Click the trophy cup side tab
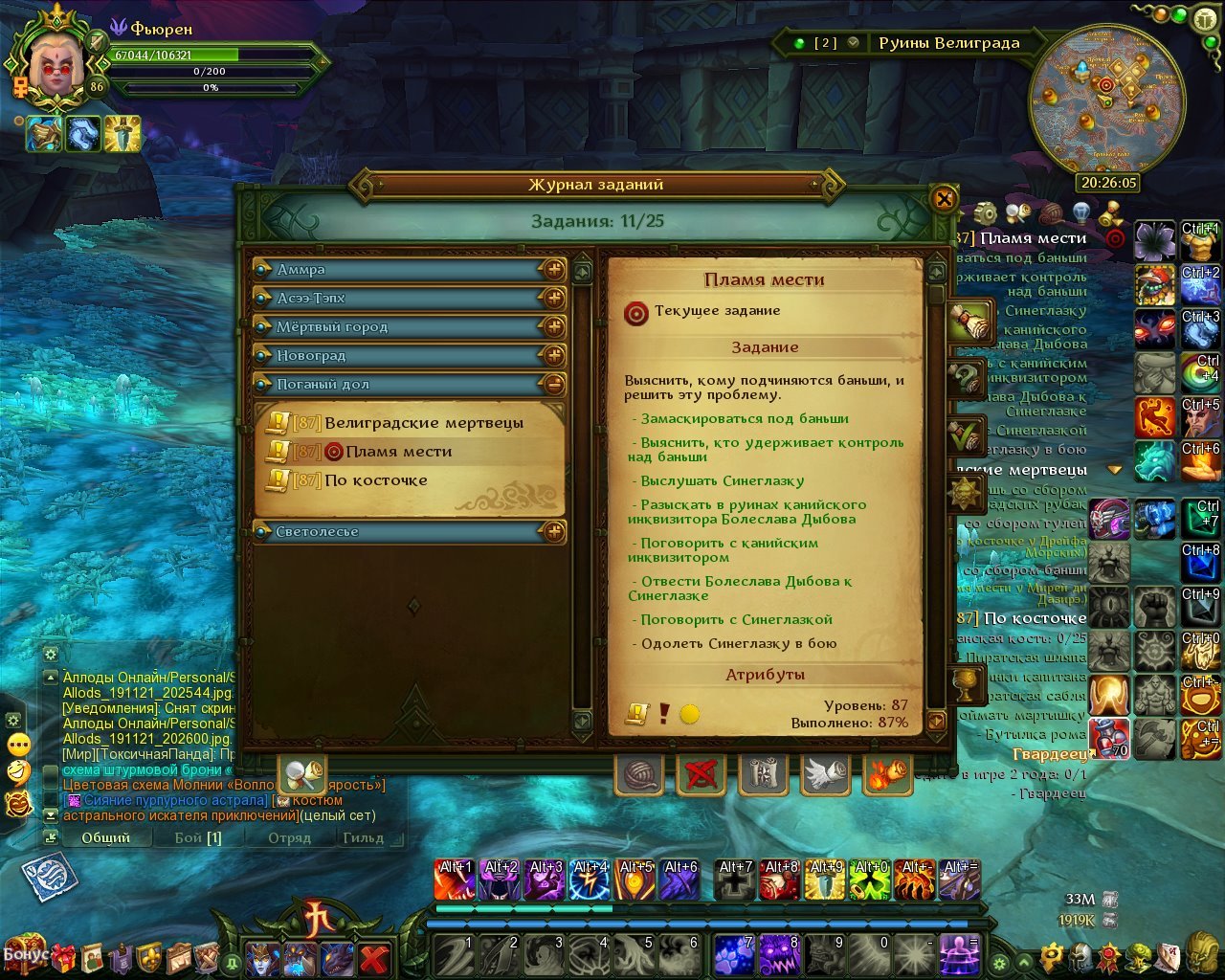 [x=965, y=683]
